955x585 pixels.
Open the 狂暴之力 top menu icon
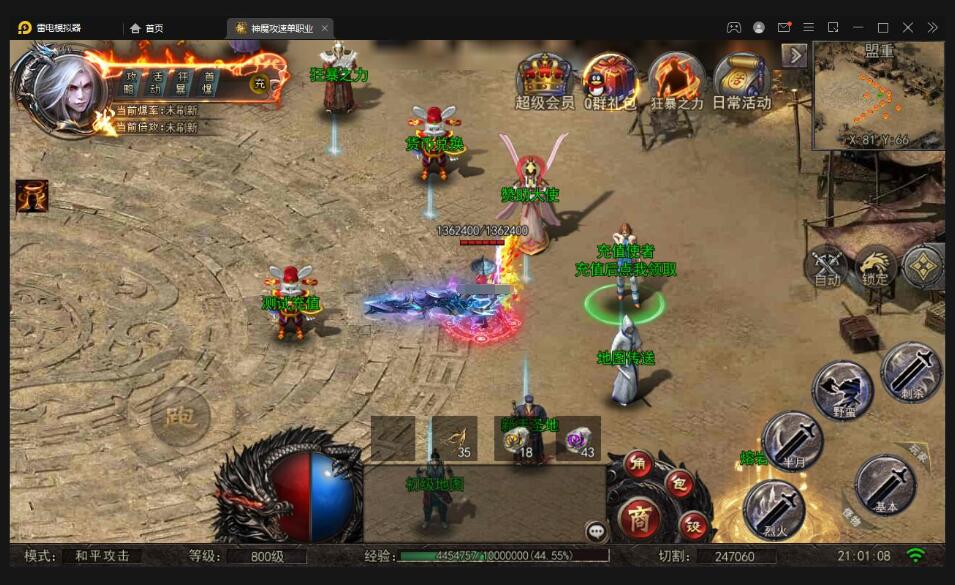pos(677,76)
